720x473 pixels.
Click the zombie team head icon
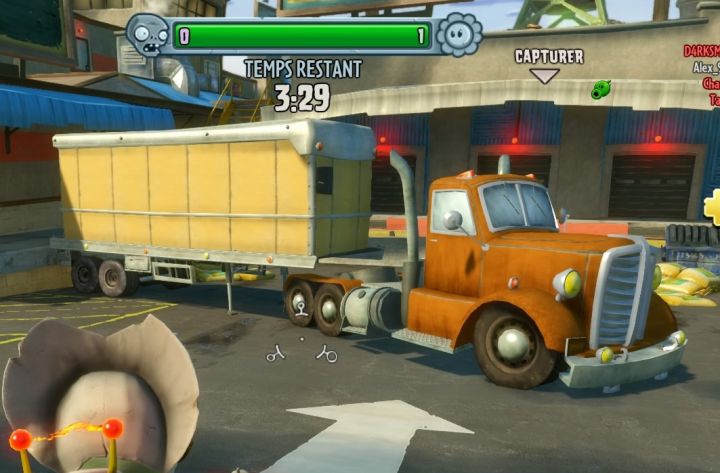tap(147, 38)
